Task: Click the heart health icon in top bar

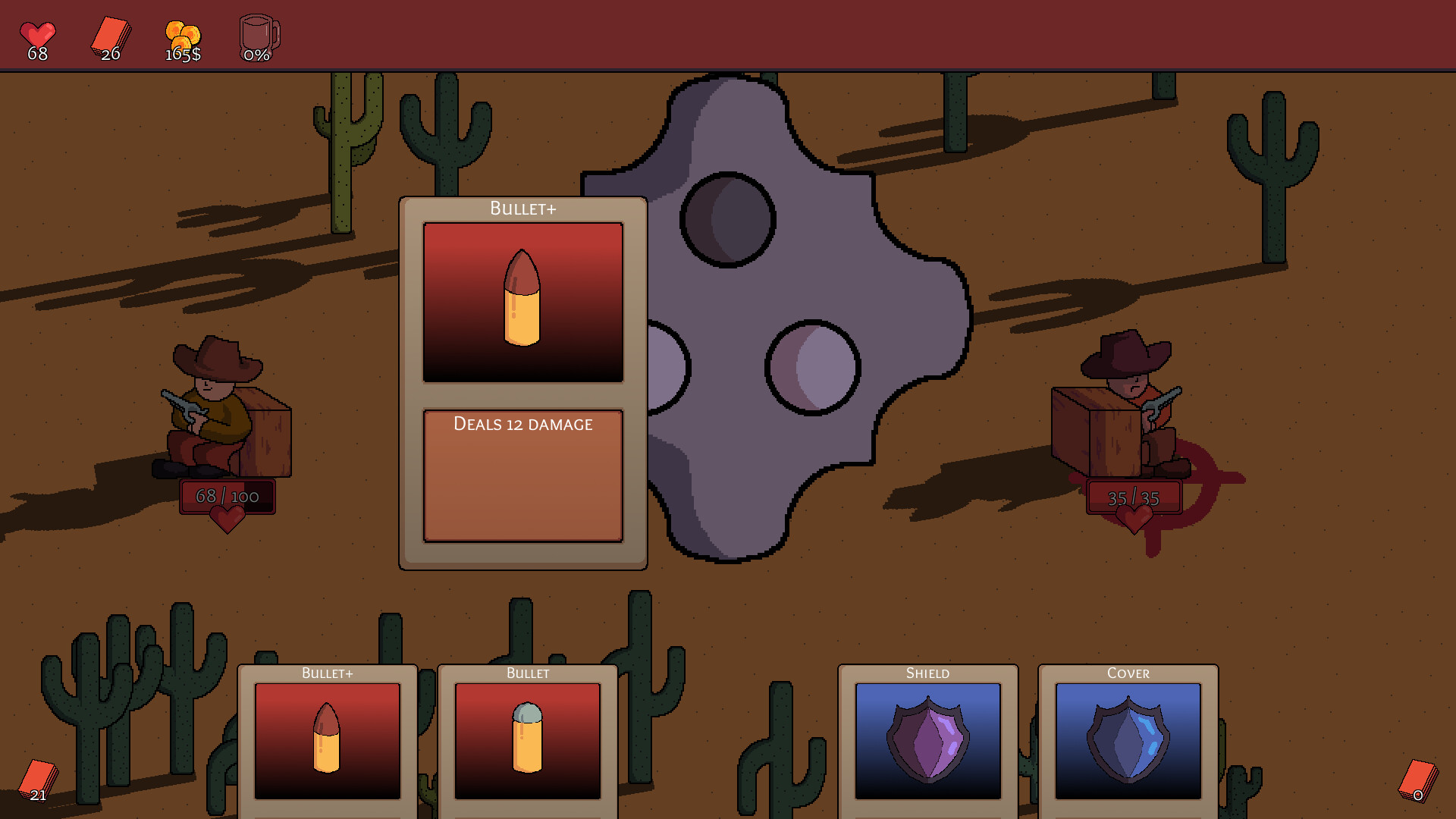Action: pos(38,32)
